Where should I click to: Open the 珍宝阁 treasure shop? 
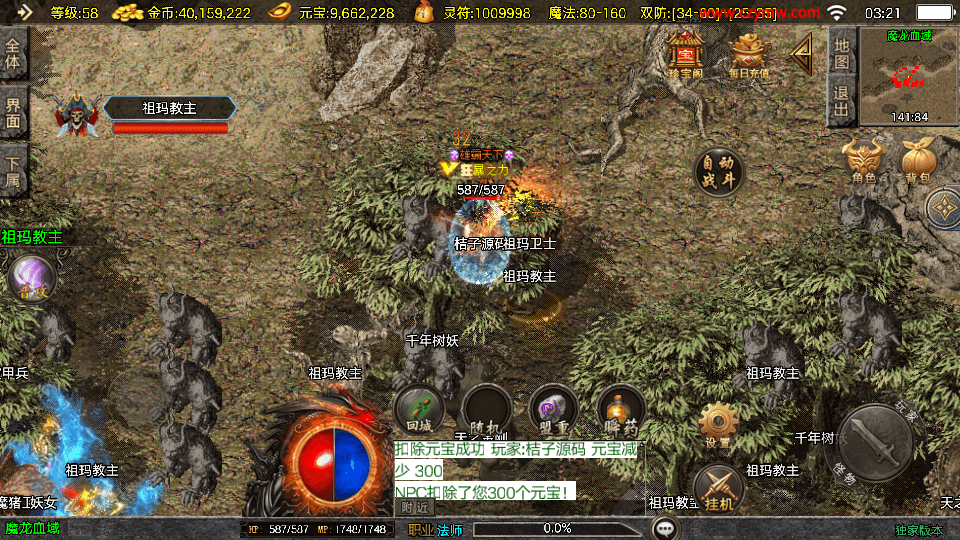(686, 54)
